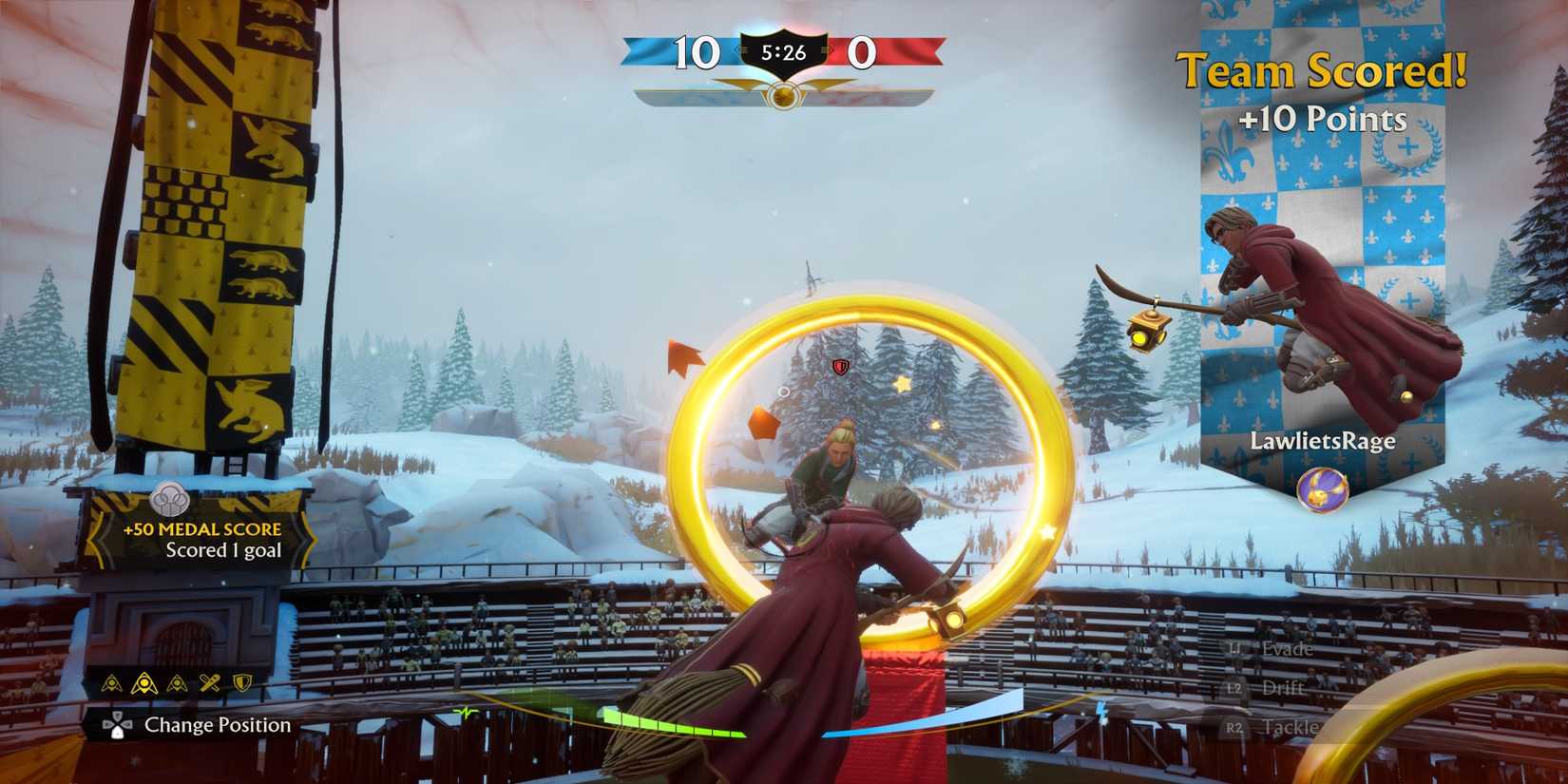
Task: Select the Seeker role icon
Action: point(178,682)
